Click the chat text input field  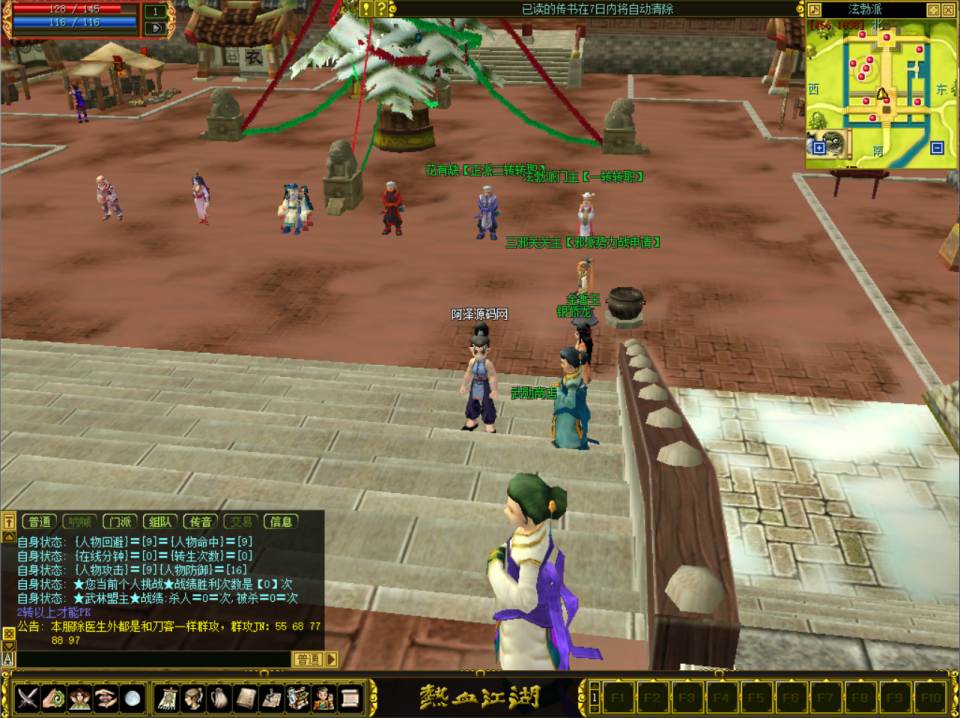pos(150,659)
